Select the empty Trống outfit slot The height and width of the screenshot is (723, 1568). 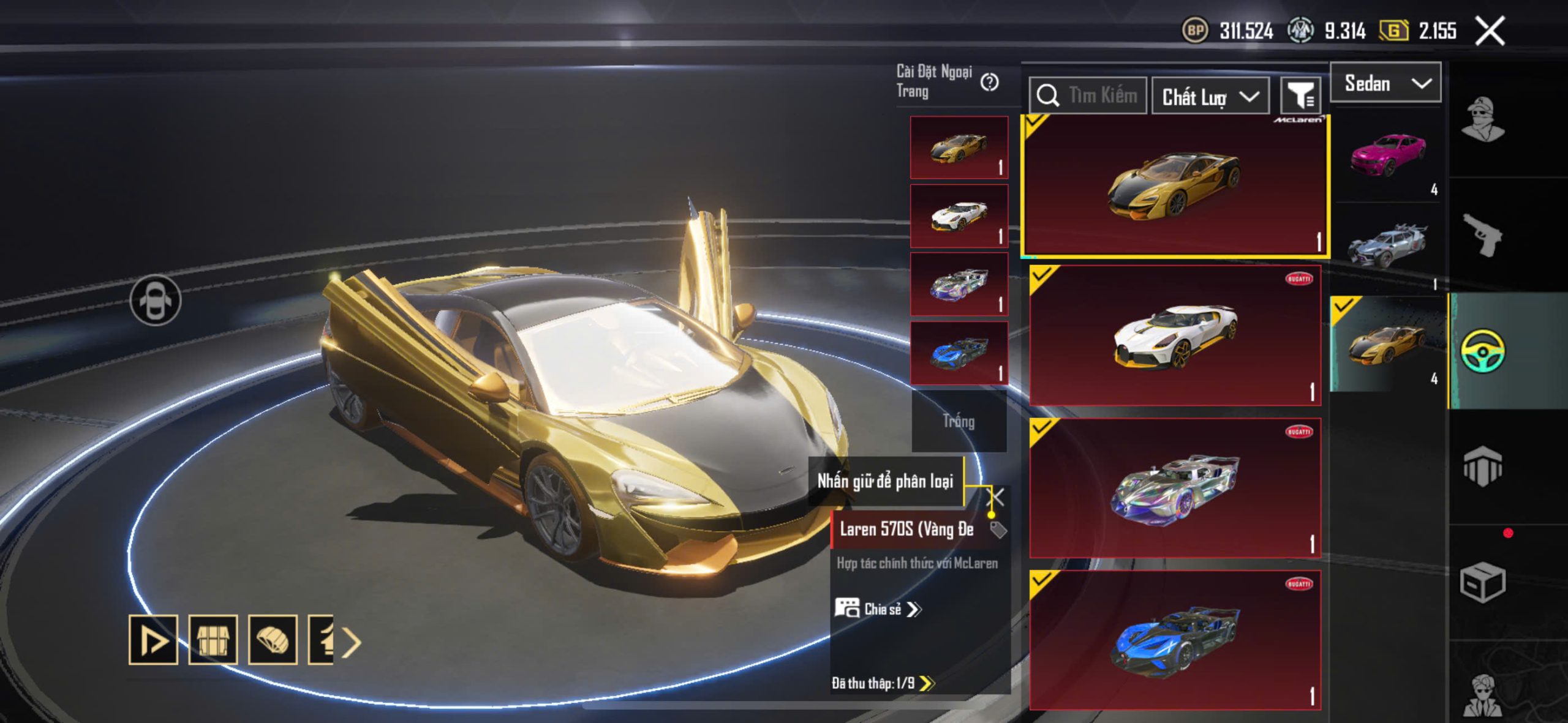point(959,421)
